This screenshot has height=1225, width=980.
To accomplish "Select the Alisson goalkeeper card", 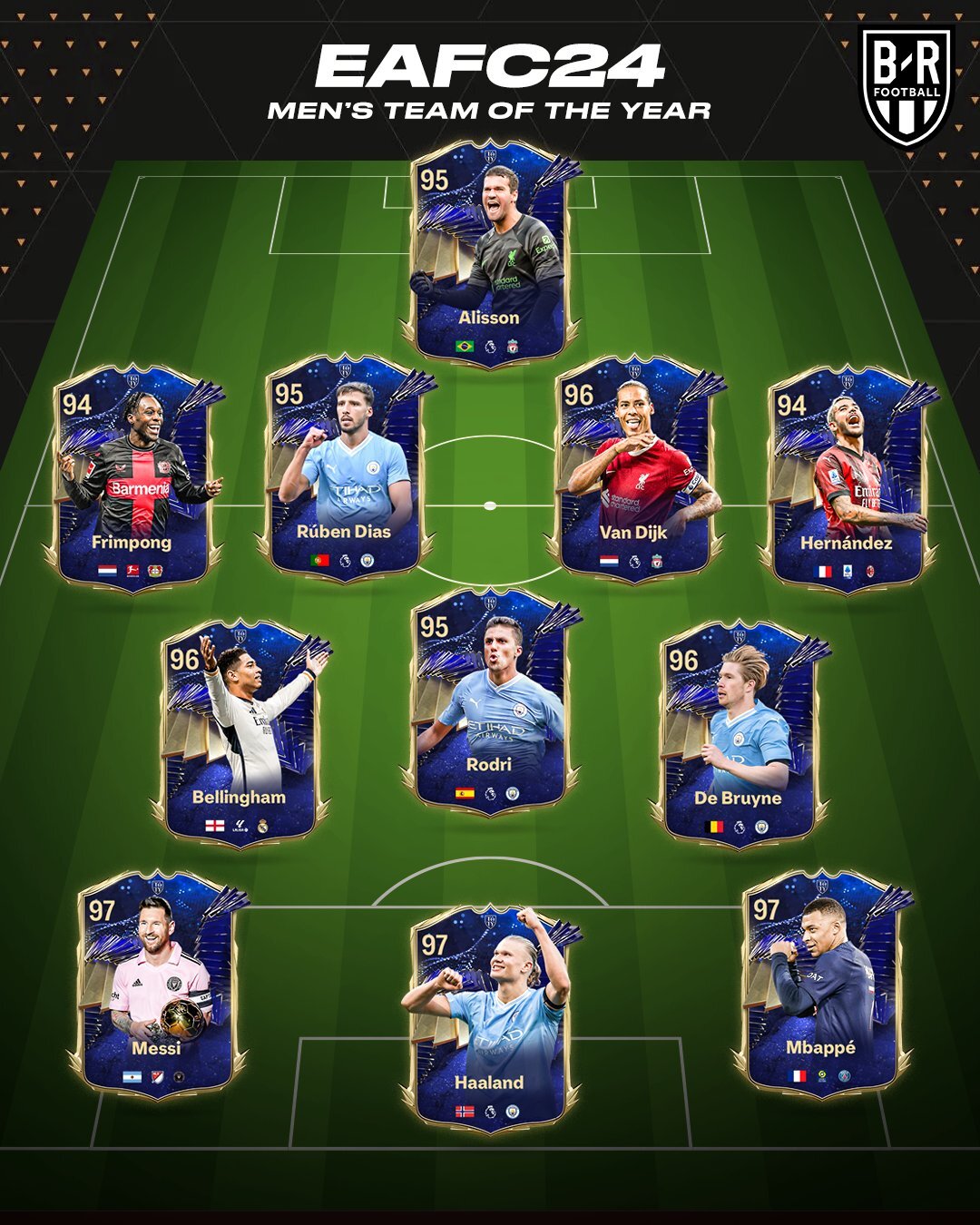I will (490, 254).
